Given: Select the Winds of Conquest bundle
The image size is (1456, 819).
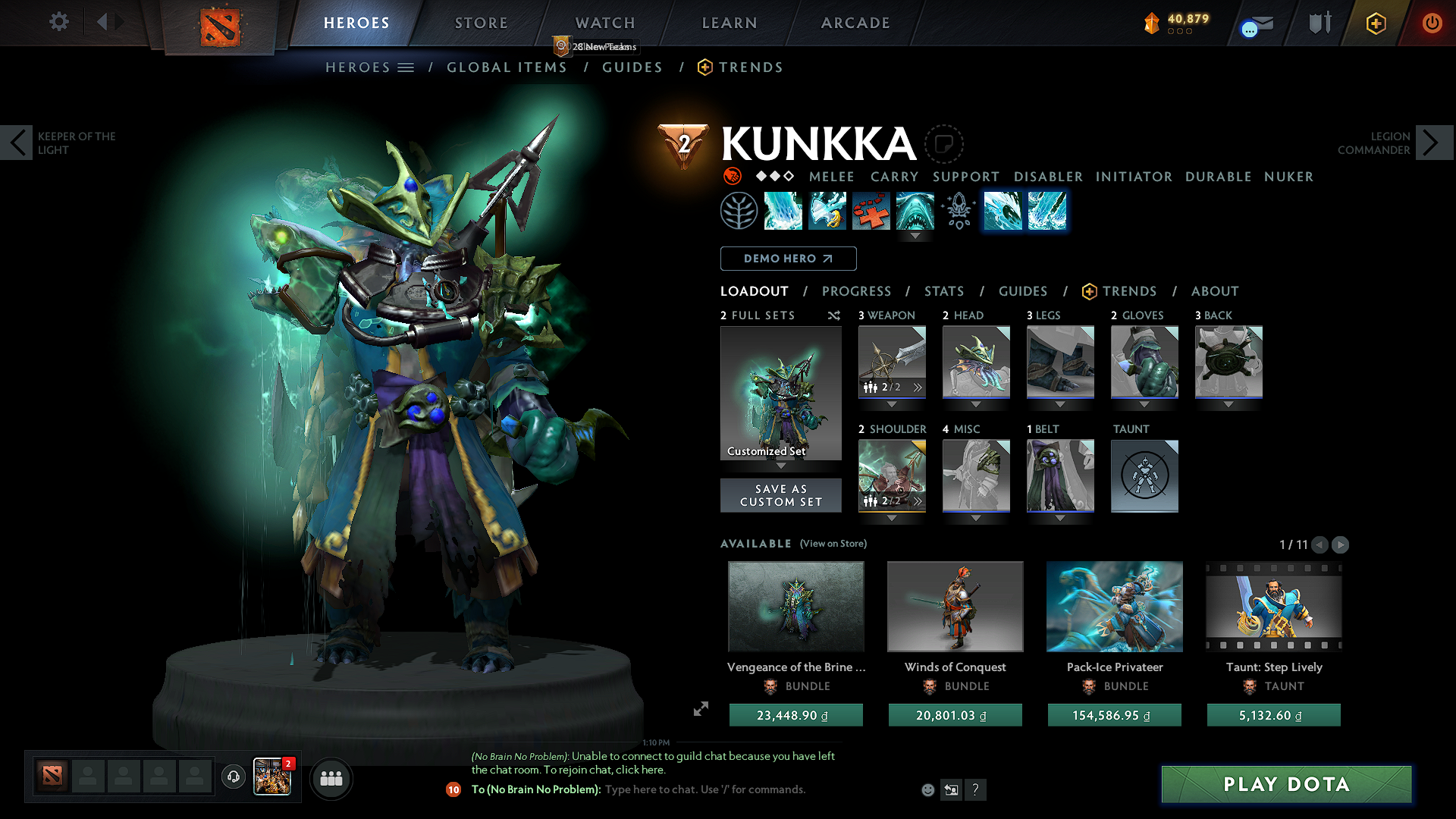Looking at the screenshot, I should click(955, 607).
